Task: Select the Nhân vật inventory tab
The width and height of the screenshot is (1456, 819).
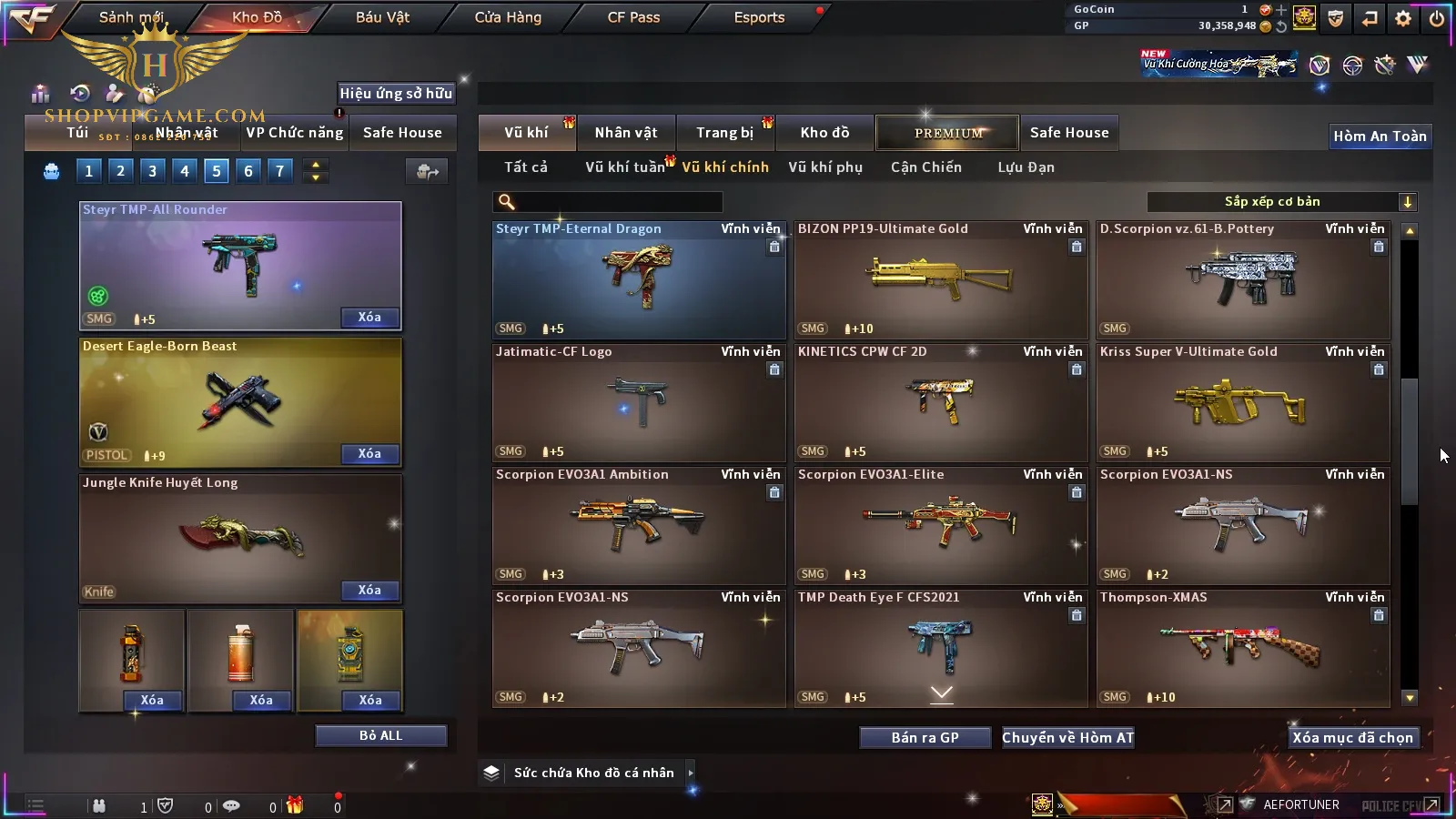Action: (x=625, y=133)
